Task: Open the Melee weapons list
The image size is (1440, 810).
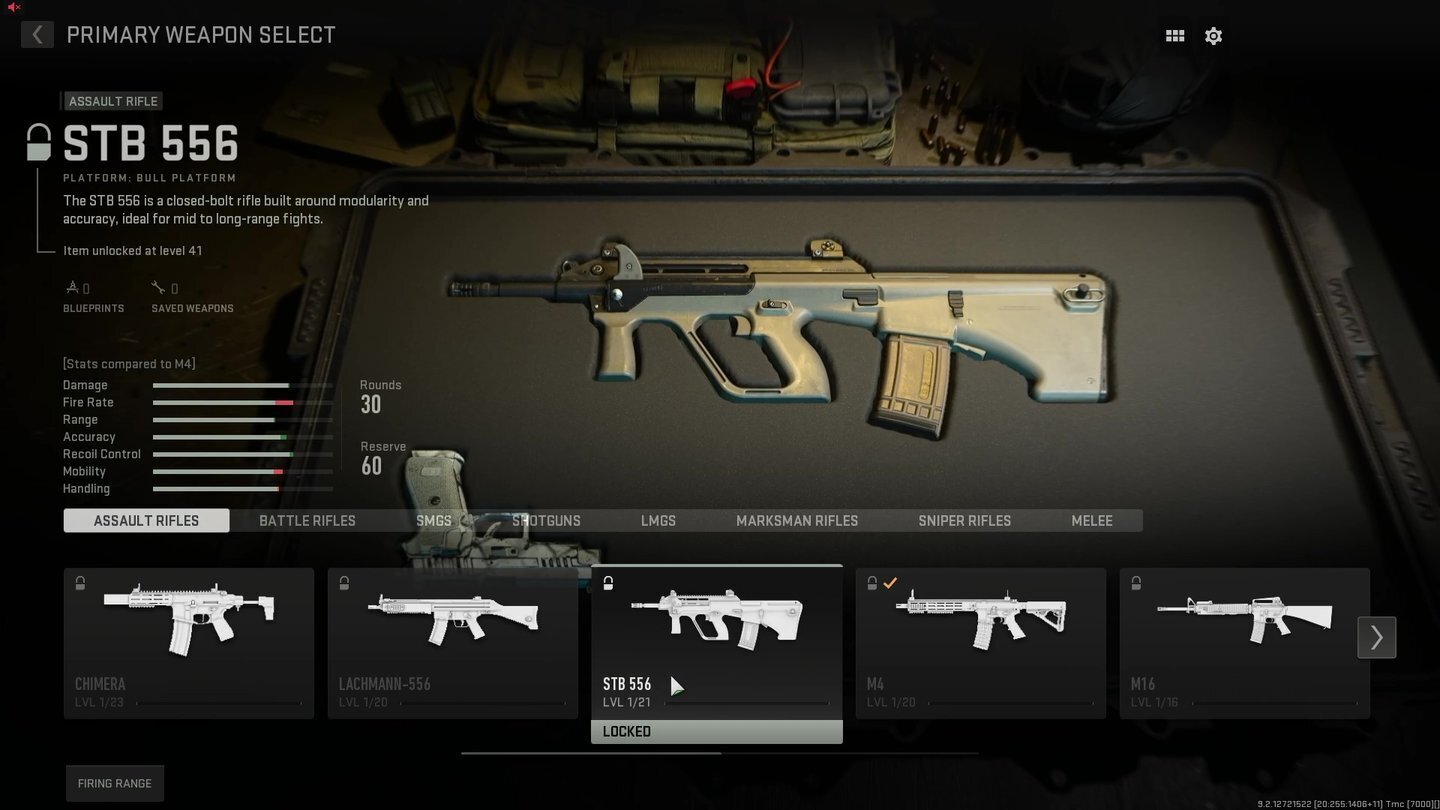Action: point(1091,520)
